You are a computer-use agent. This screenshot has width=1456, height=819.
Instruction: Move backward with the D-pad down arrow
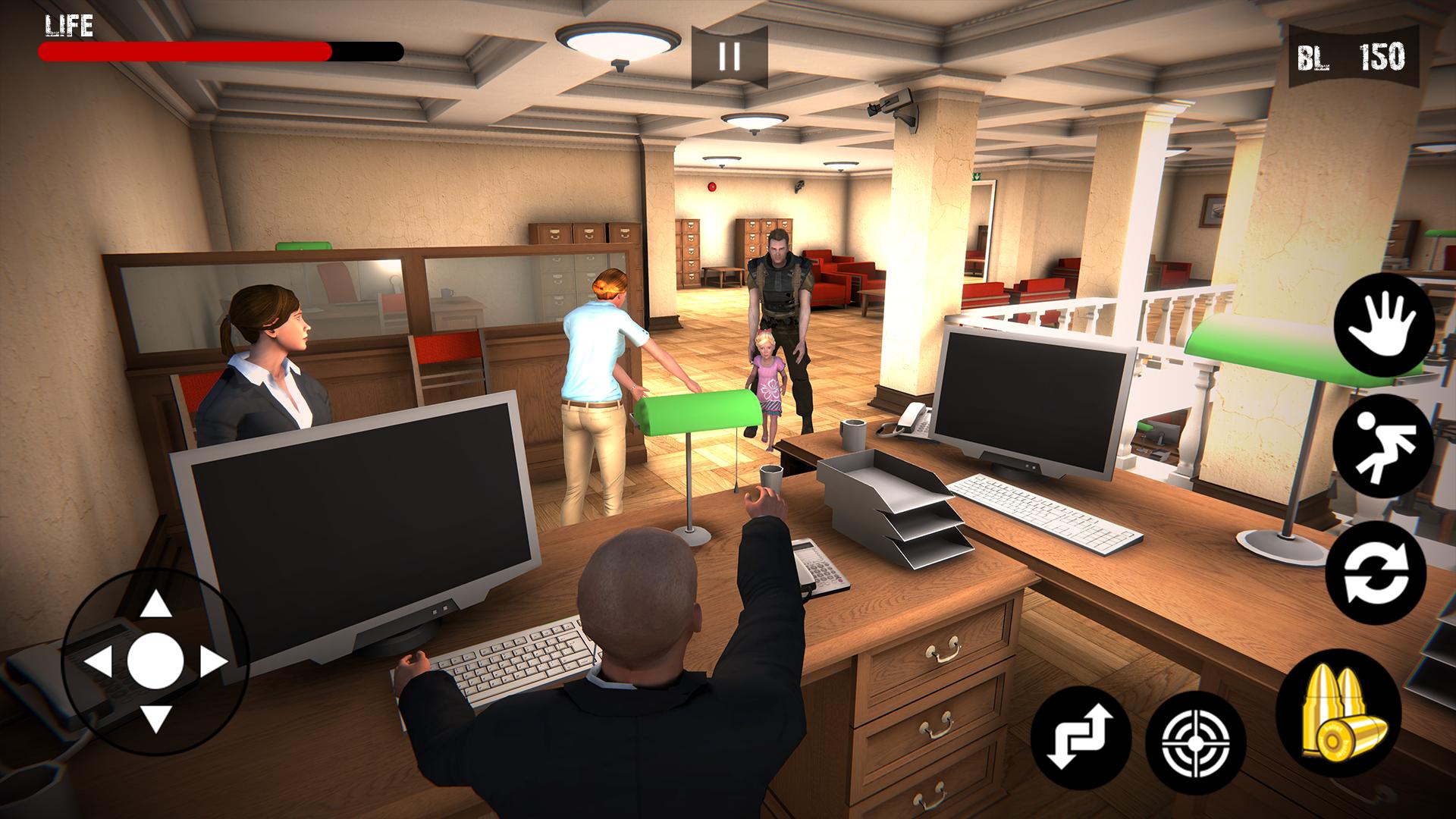(156, 717)
